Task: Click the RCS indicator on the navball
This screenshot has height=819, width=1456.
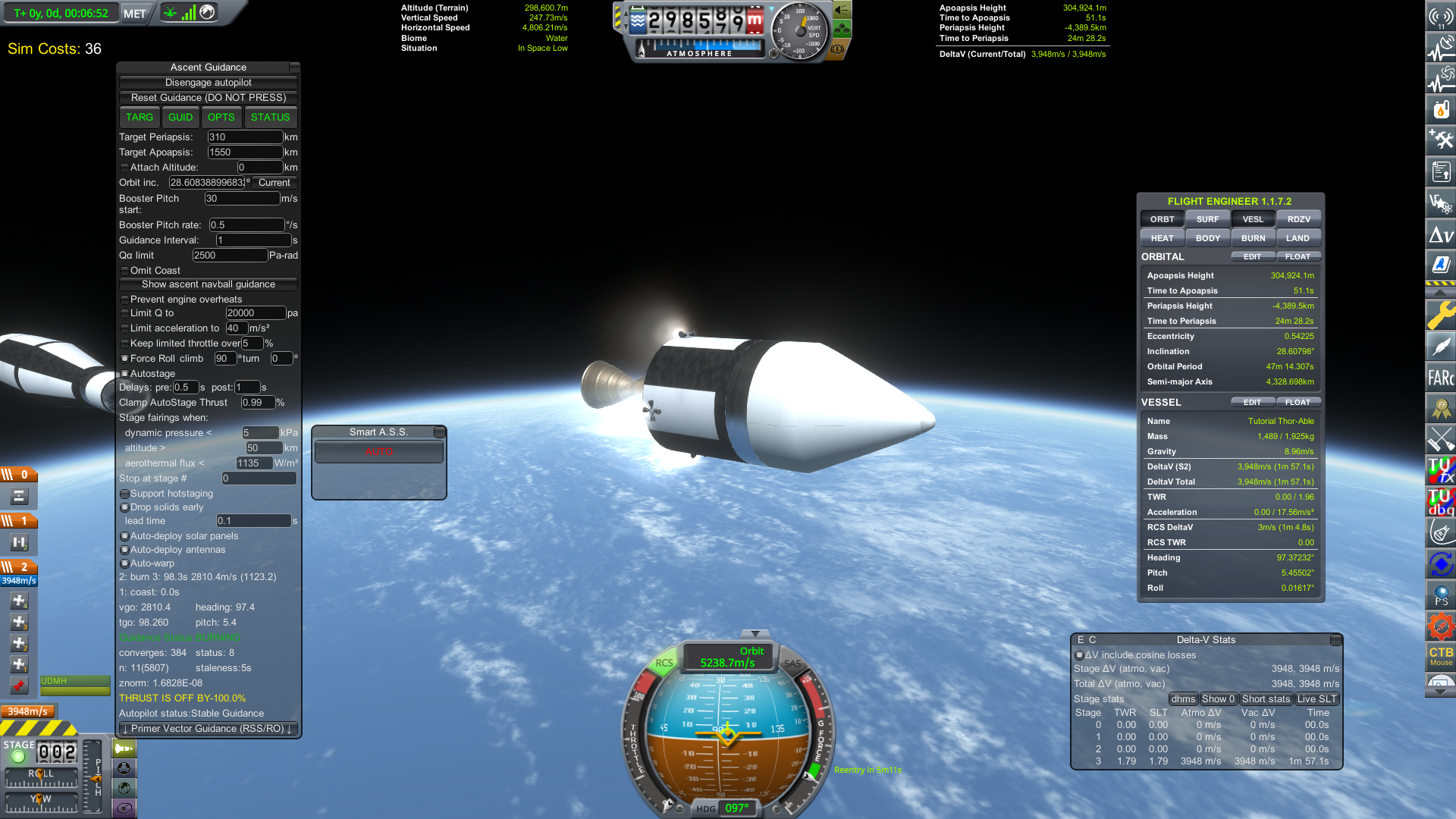Action: 664,663
